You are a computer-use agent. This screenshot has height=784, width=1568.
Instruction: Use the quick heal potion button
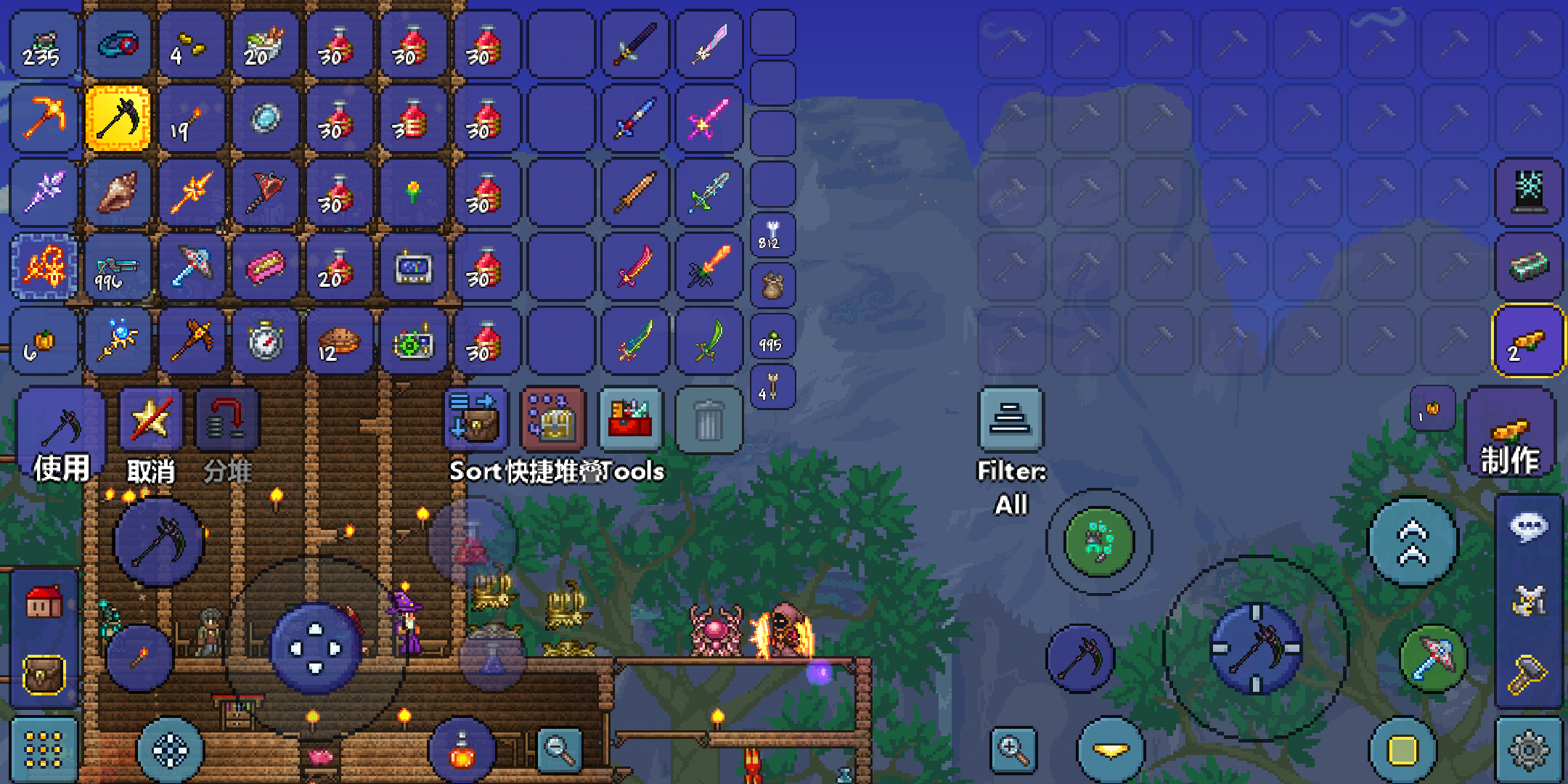tap(462, 751)
